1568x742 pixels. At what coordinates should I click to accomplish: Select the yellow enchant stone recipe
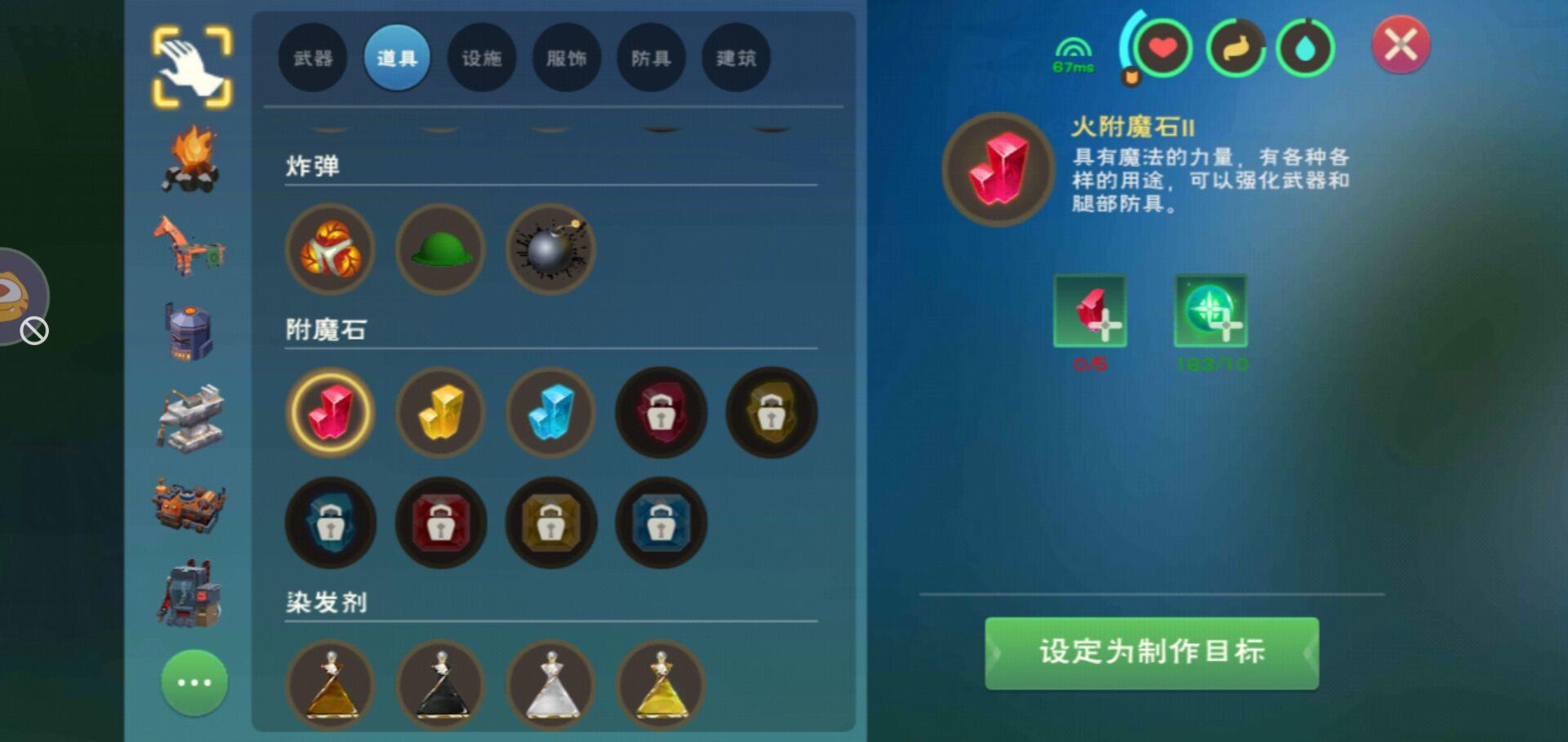440,413
